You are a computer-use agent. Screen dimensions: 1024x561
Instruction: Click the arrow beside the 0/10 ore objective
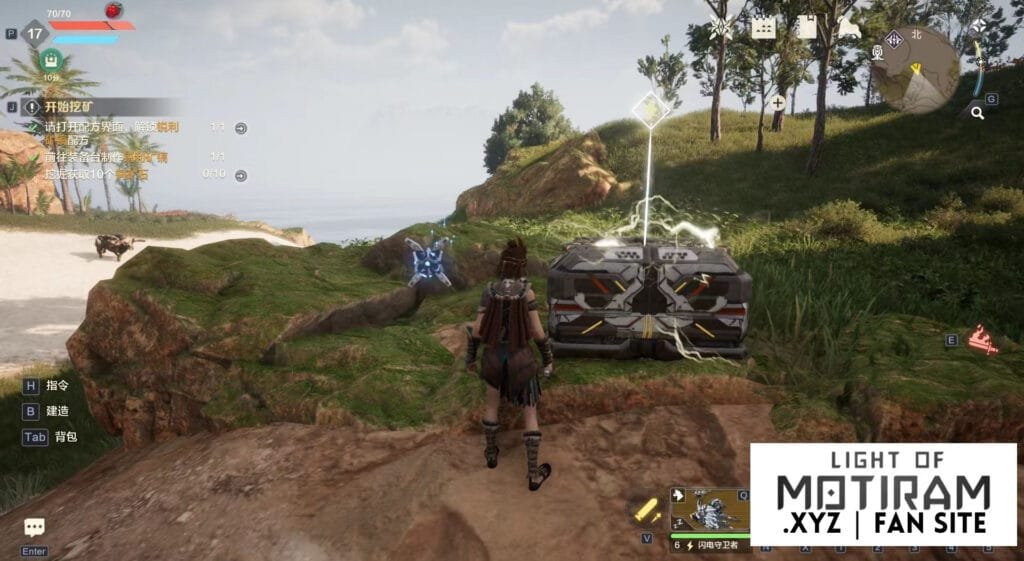coord(240,173)
